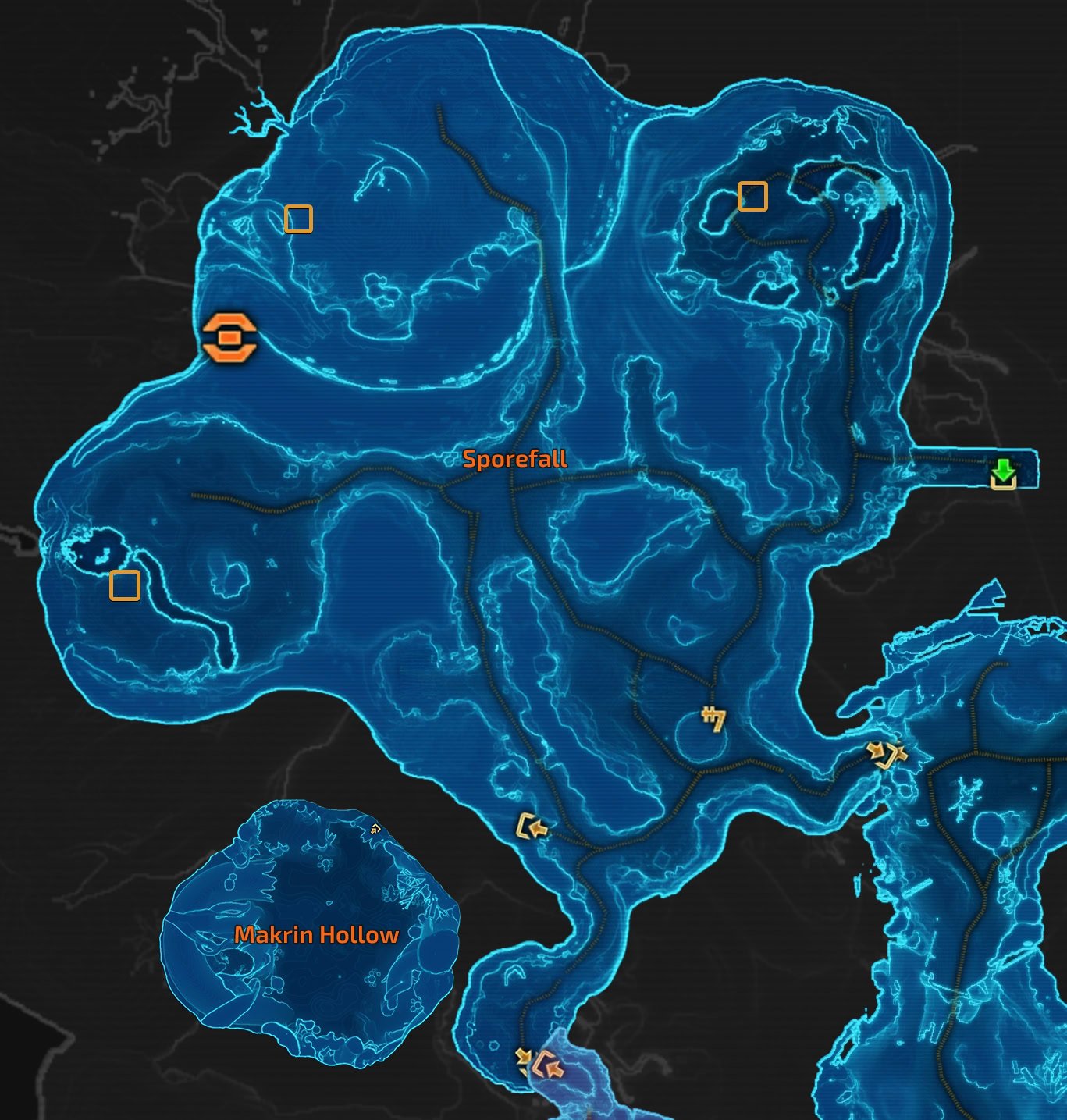Expand the Sporefall region by clicking its label
Viewport: 1067px width, 1120px height.
tap(515, 460)
